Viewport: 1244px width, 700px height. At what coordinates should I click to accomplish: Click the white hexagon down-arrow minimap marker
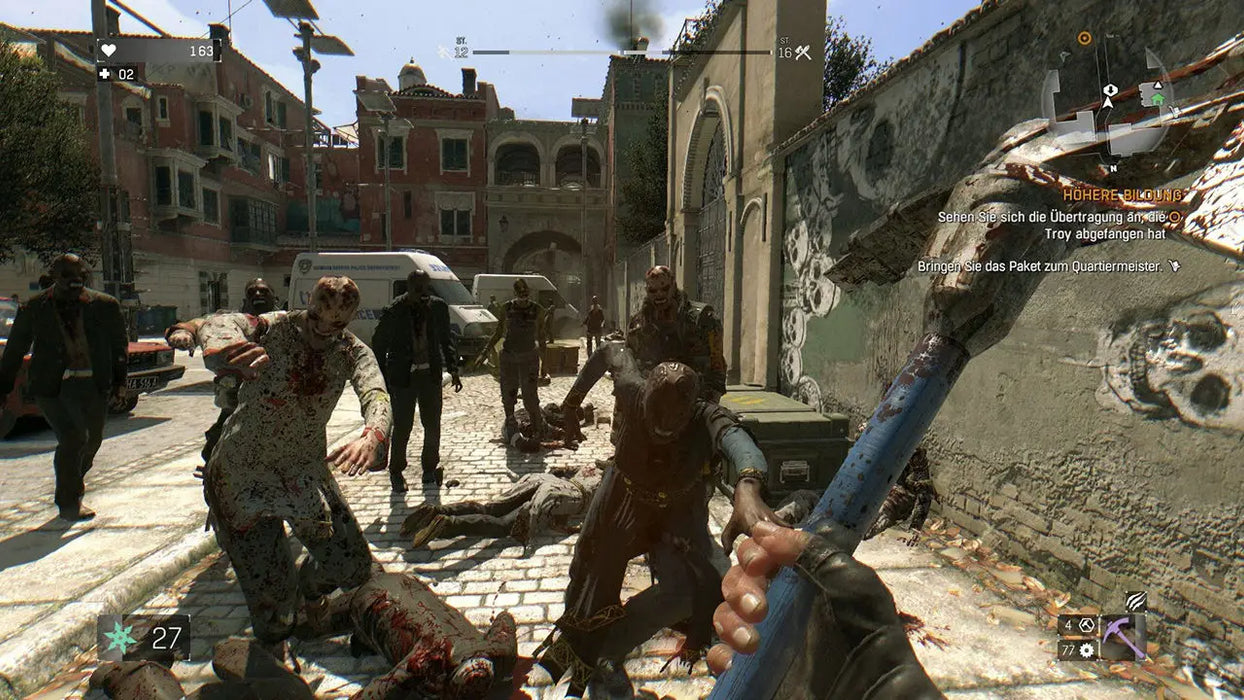(x=1109, y=90)
